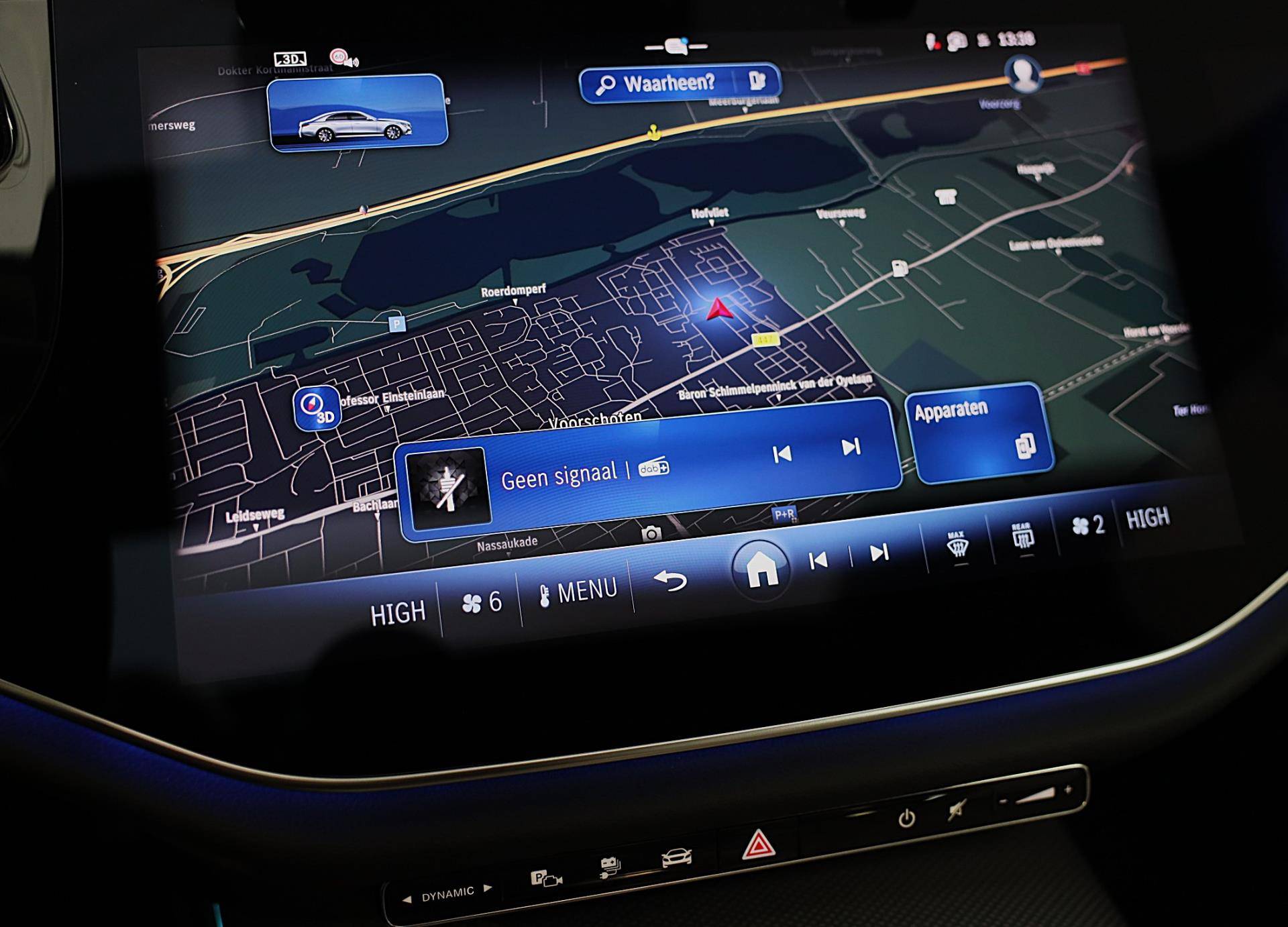Select previous track in the bottom bar
This screenshot has height=927, width=1288.
(818, 561)
